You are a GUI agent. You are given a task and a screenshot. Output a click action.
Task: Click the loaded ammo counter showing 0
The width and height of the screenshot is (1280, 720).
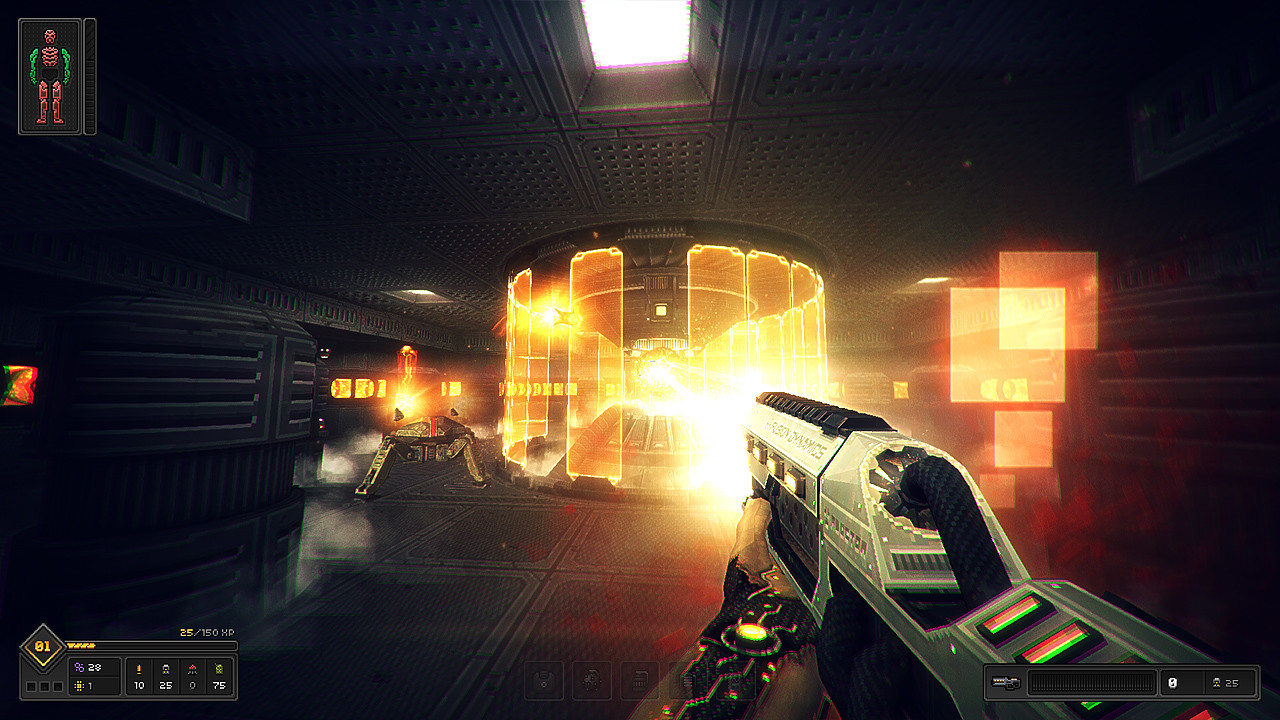coord(1173,683)
